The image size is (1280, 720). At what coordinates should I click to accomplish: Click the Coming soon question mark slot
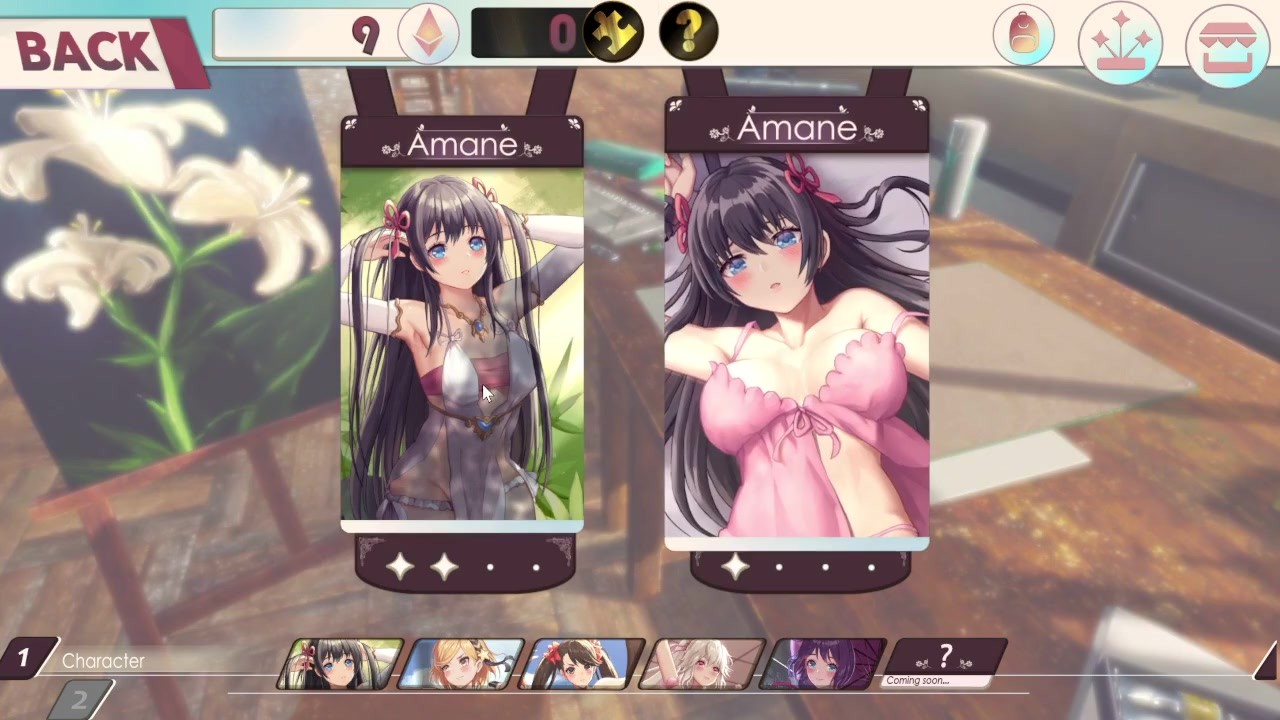(945, 662)
